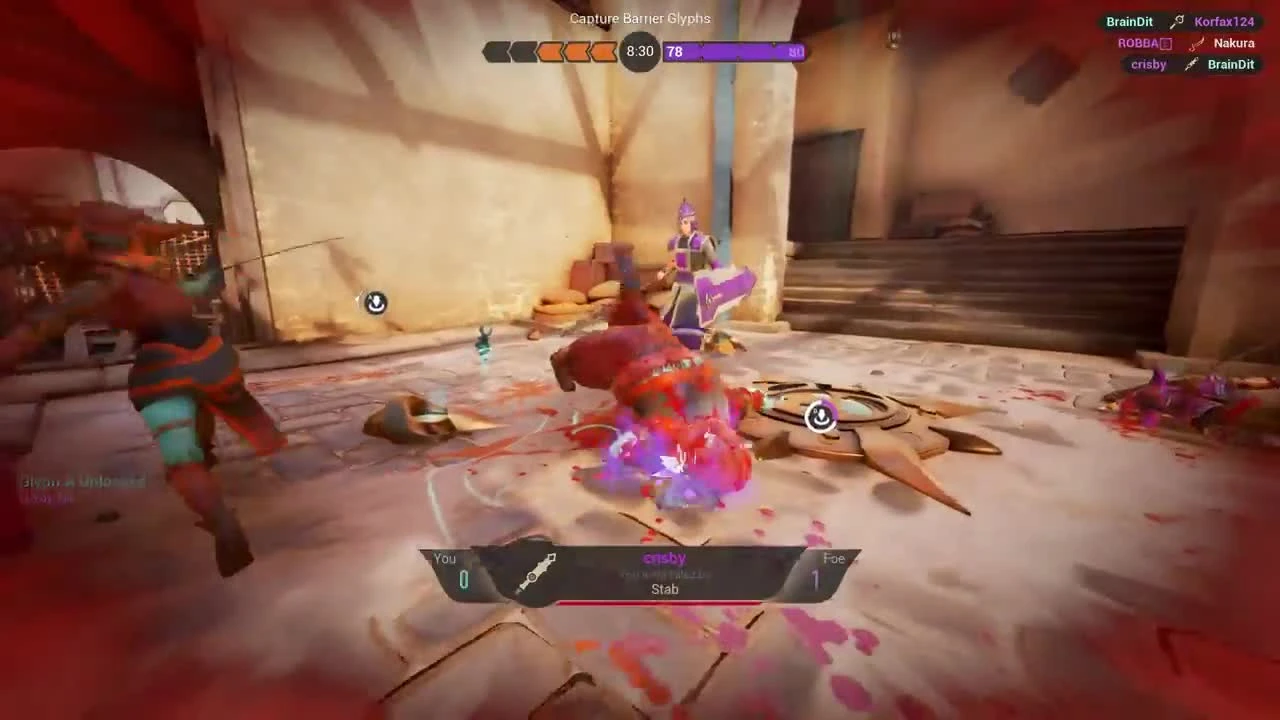The image size is (1280, 720).
Task: Toggle the middle orange objective chevron
Action: (x=577, y=51)
